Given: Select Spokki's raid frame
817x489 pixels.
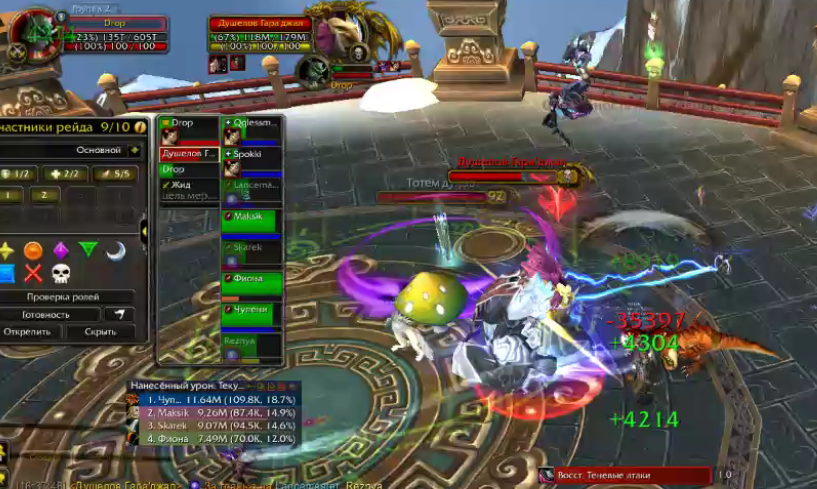Looking at the screenshot, I should pos(251,160).
